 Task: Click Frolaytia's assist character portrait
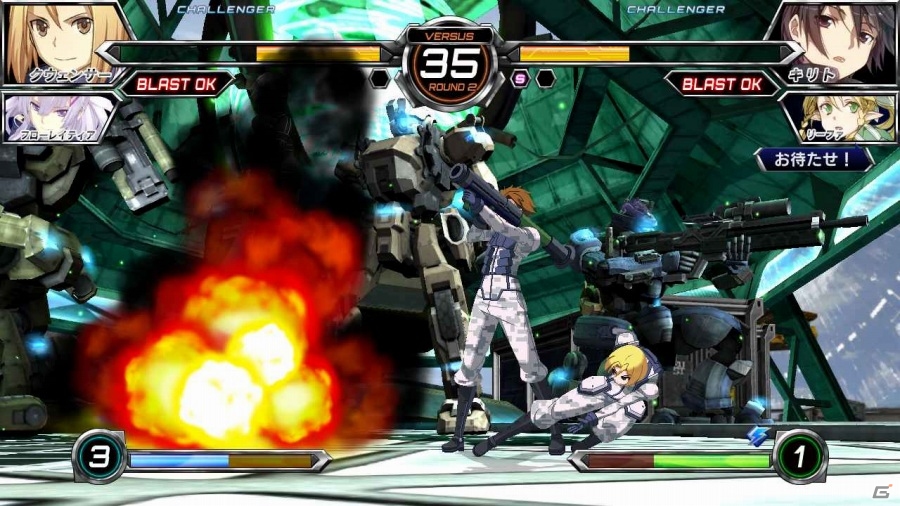(52, 116)
